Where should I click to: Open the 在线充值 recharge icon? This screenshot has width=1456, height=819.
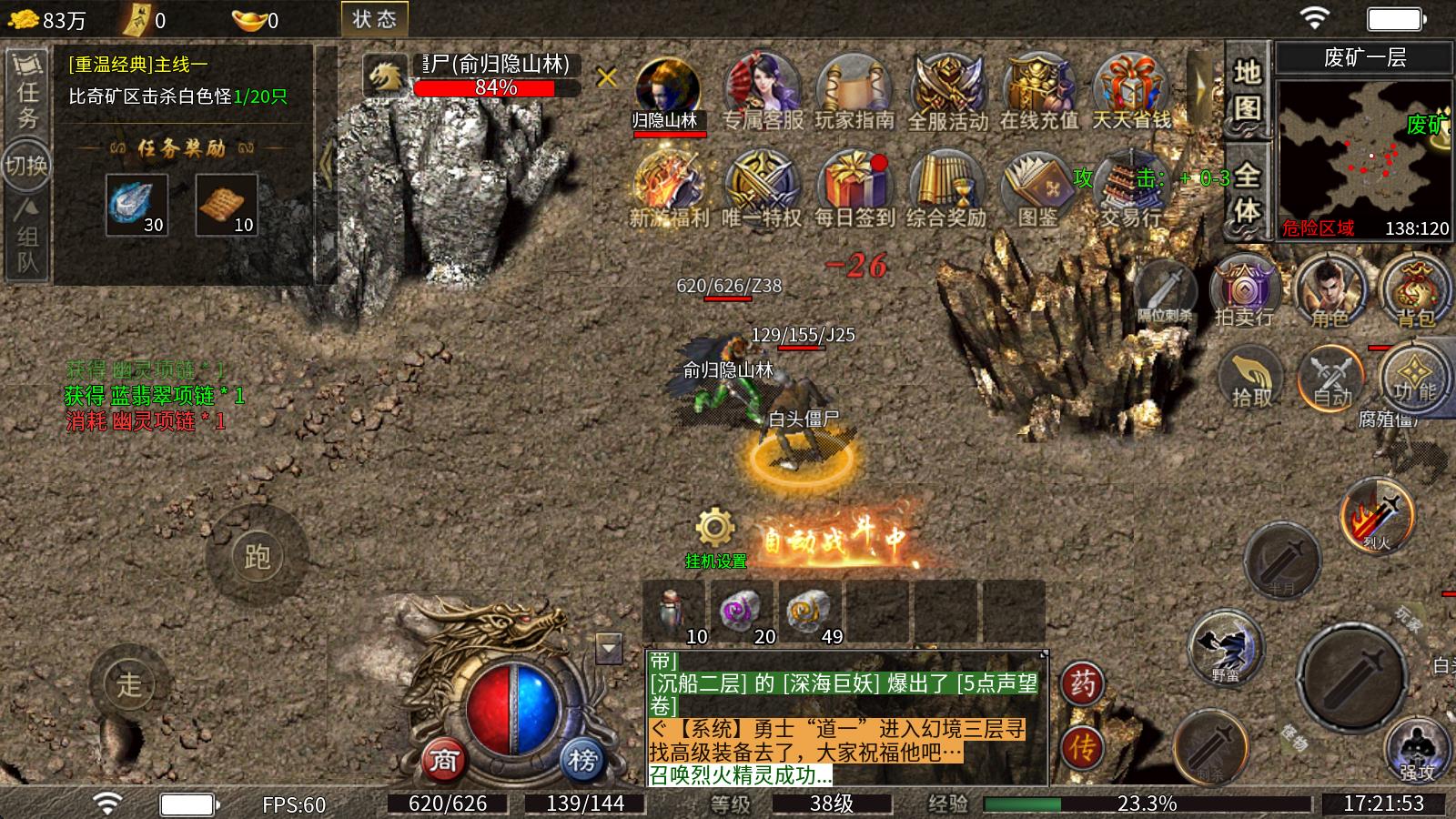pyautogui.click(x=1038, y=89)
